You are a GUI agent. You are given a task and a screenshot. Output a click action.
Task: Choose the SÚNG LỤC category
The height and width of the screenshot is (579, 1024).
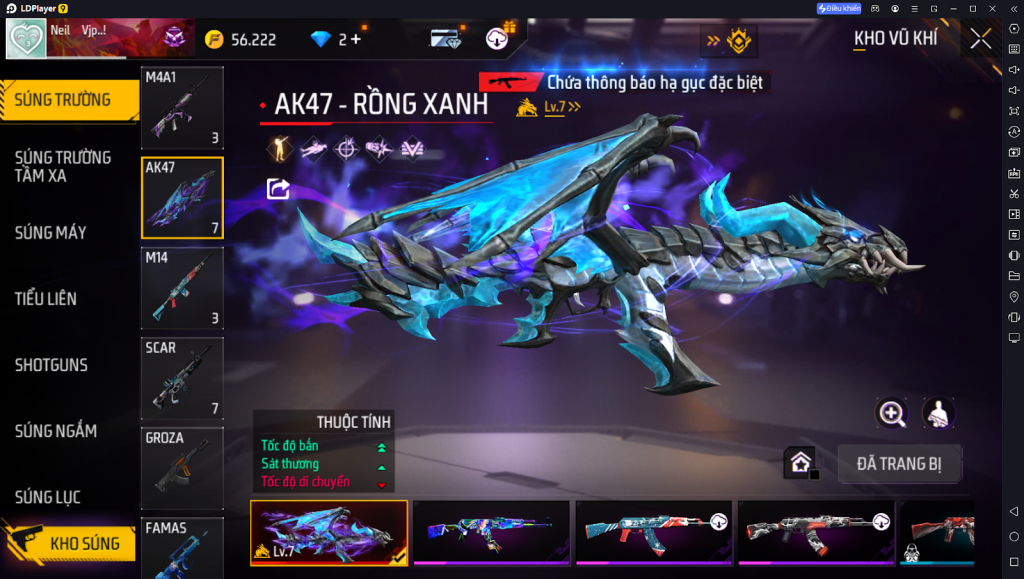48,497
